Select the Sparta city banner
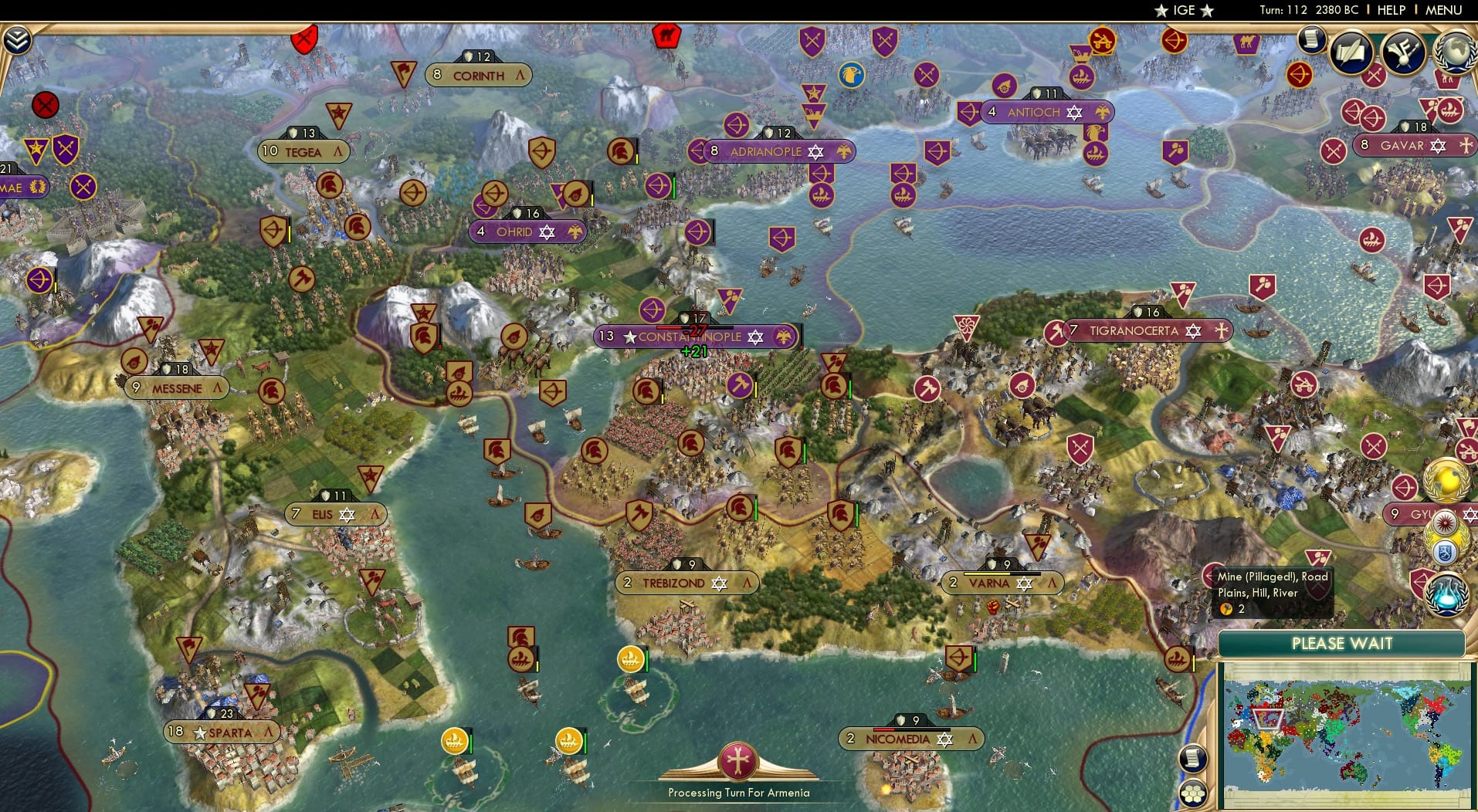This screenshot has height=812, width=1478. pos(222,732)
